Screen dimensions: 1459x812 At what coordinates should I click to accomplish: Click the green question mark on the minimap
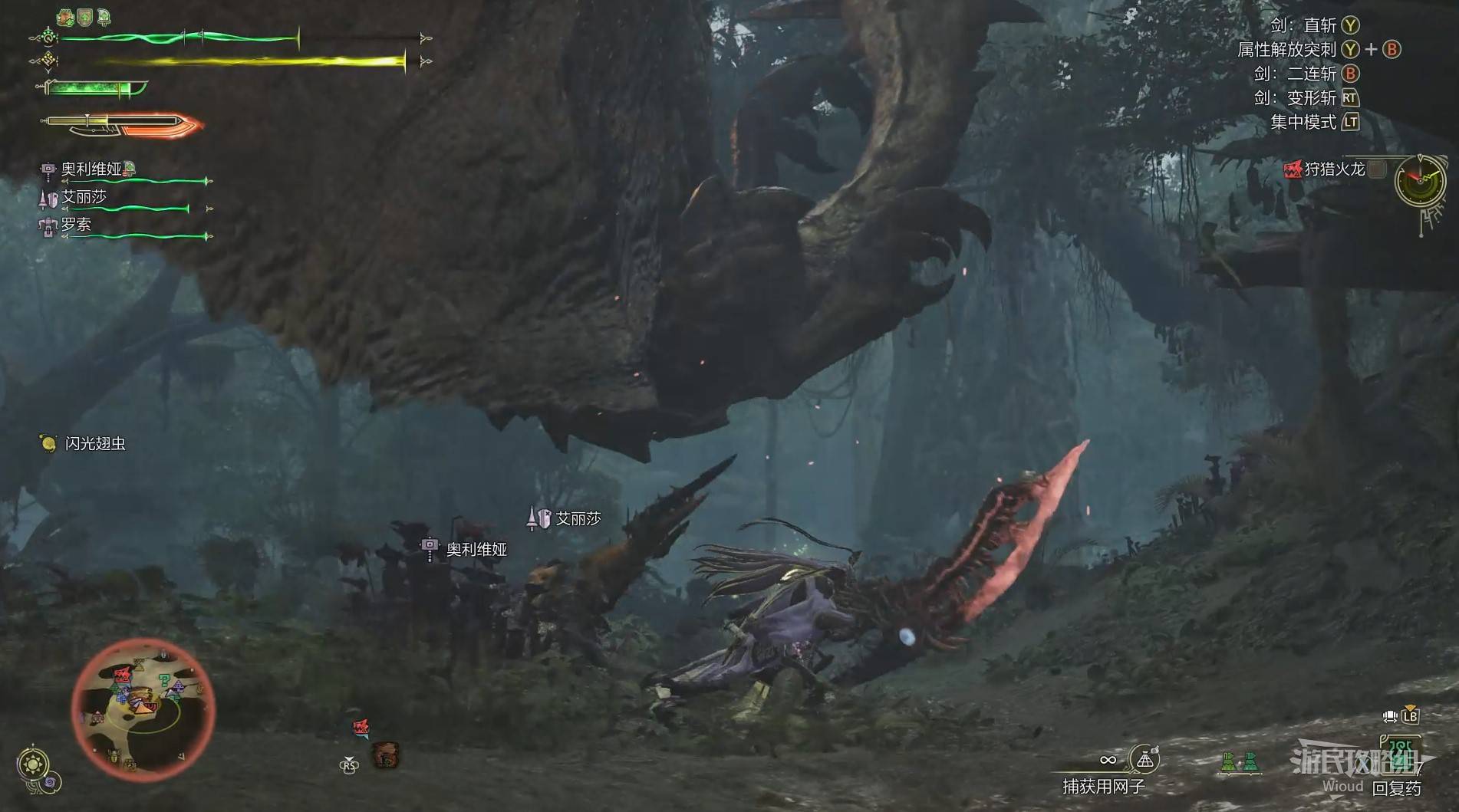tap(165, 682)
